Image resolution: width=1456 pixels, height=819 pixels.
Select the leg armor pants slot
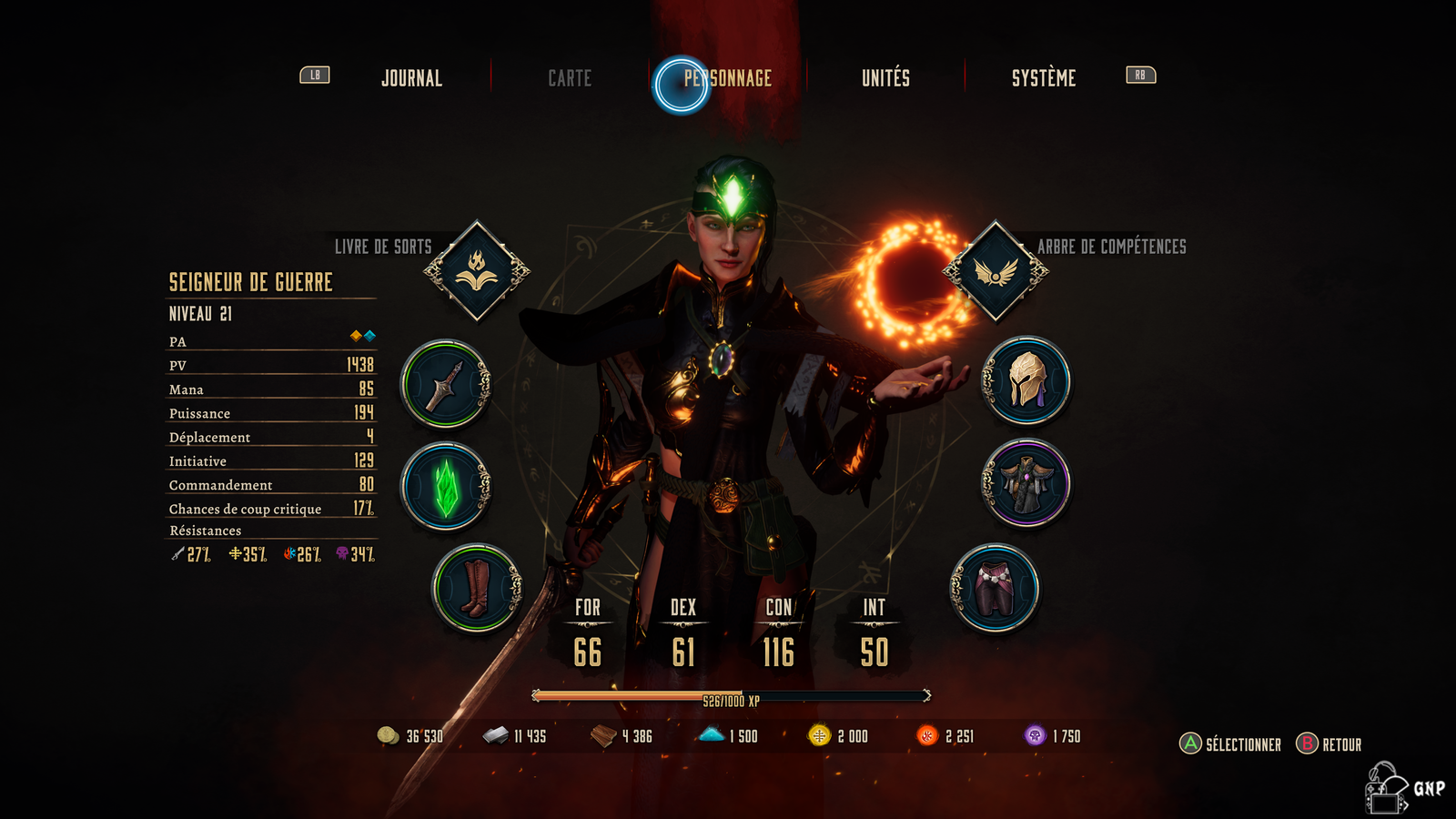coord(995,588)
